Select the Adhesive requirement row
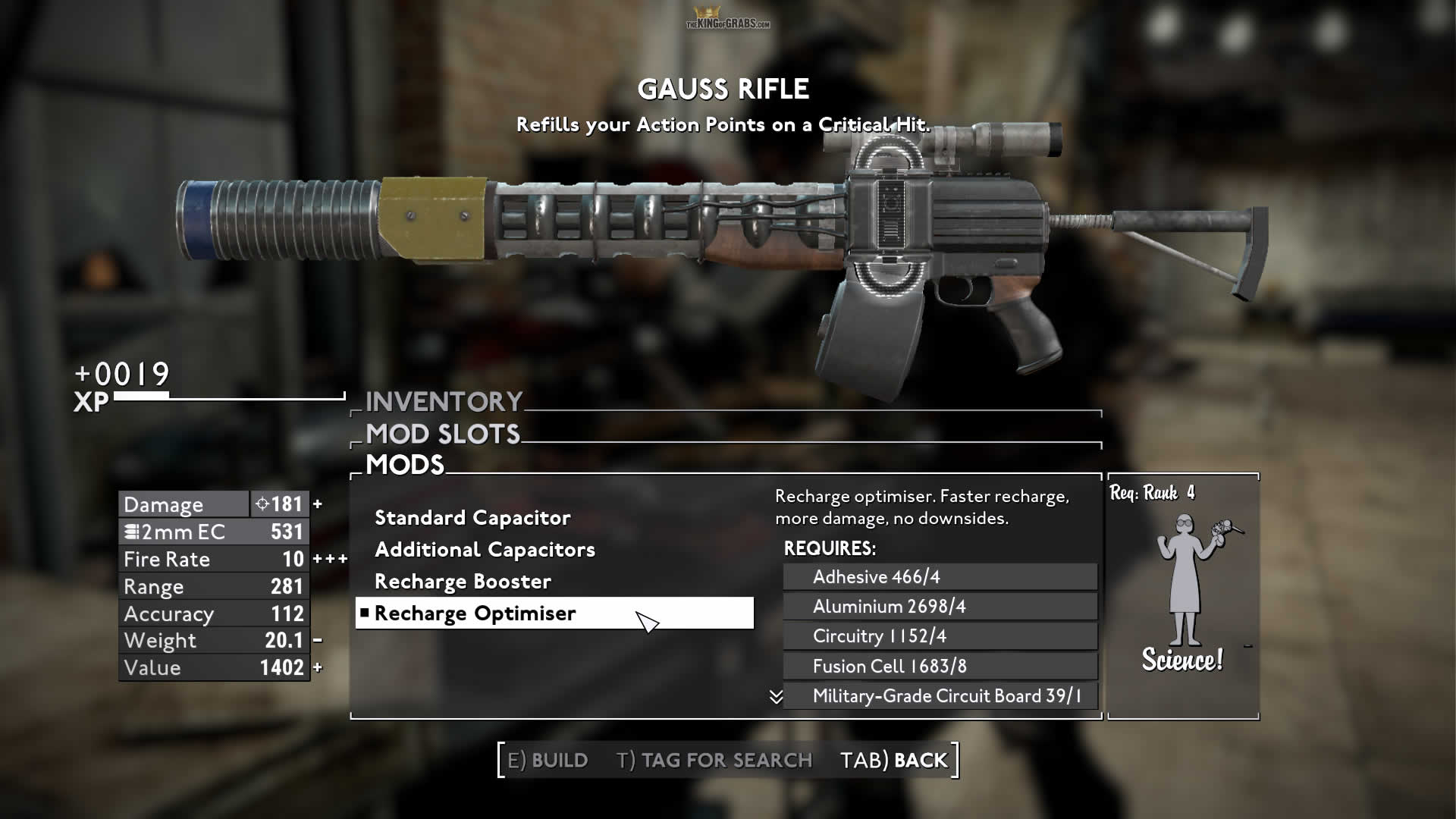This screenshot has width=1456, height=819. tap(940, 577)
